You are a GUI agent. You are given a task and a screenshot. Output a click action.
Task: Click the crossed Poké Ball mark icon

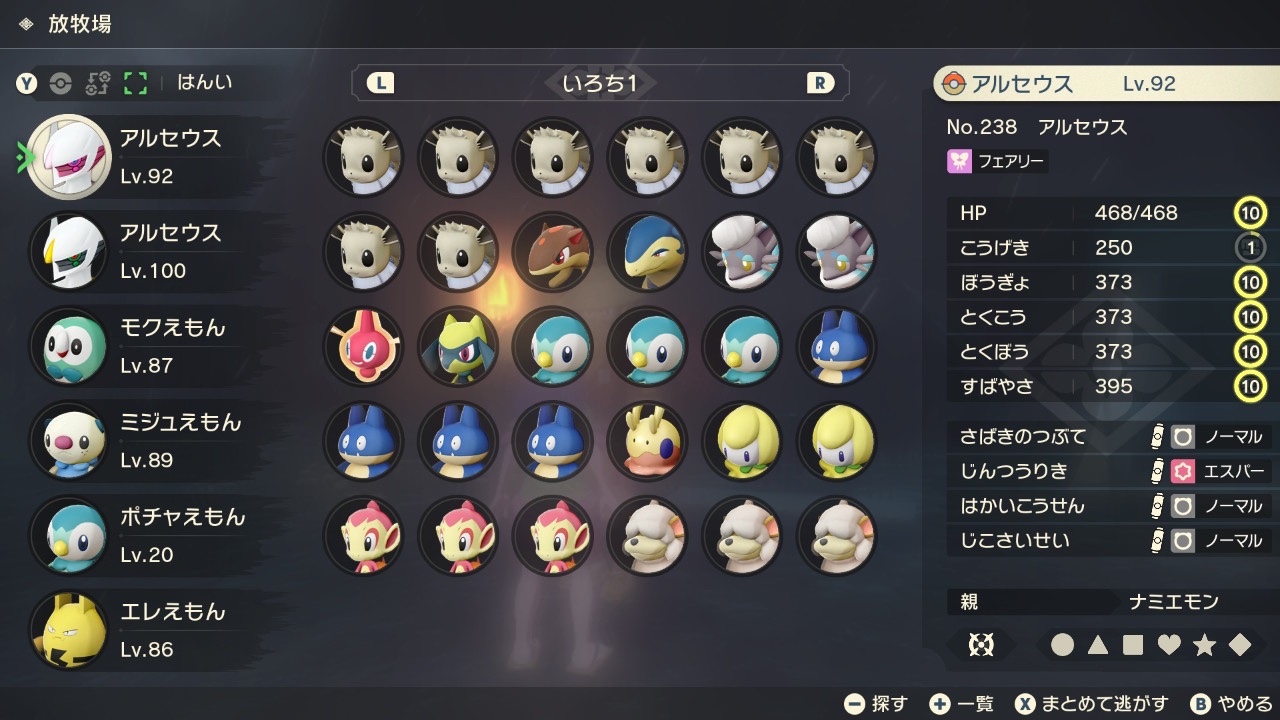coord(980,645)
